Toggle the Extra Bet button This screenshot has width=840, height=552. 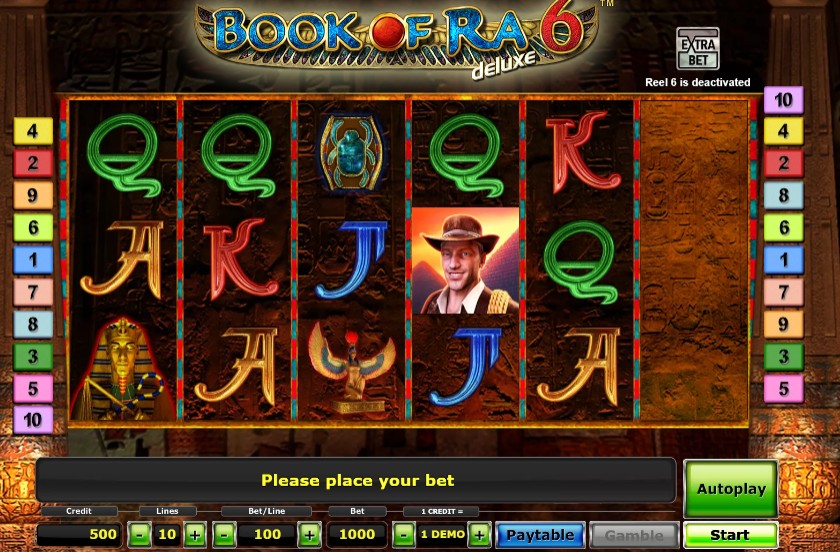coord(696,49)
